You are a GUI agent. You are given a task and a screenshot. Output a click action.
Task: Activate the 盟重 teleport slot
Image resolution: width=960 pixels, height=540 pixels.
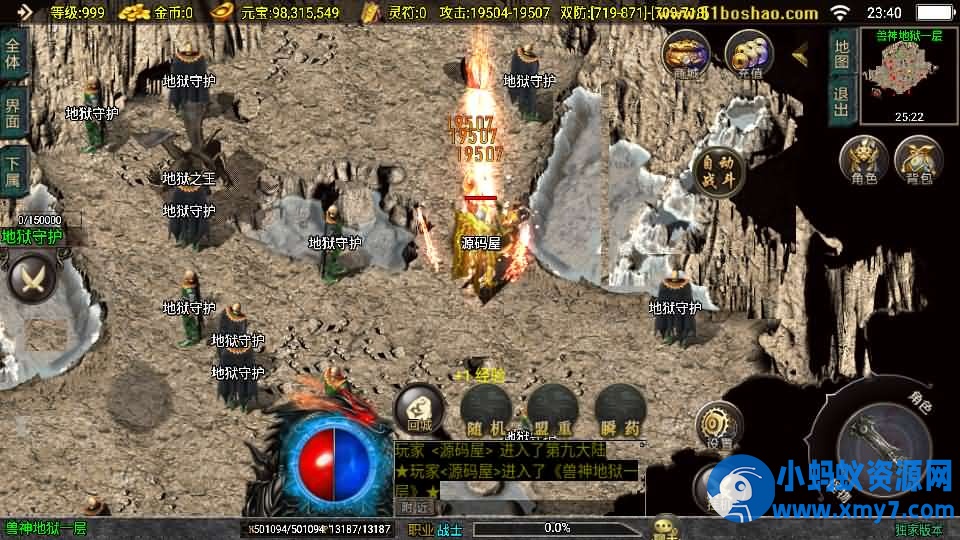pos(552,411)
